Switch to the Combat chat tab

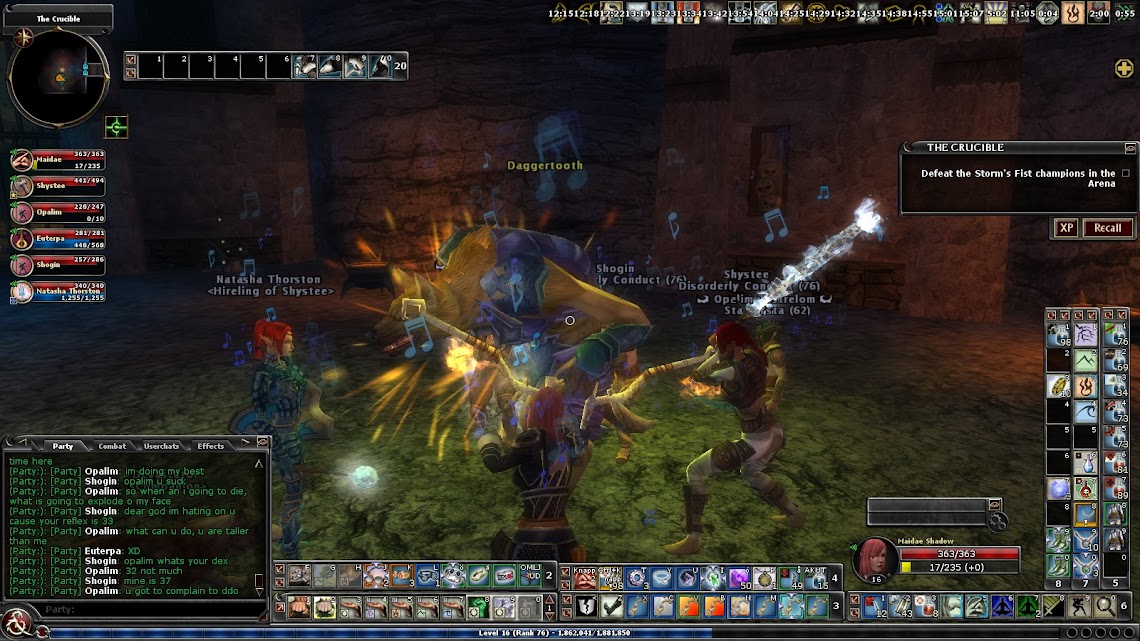(112, 446)
